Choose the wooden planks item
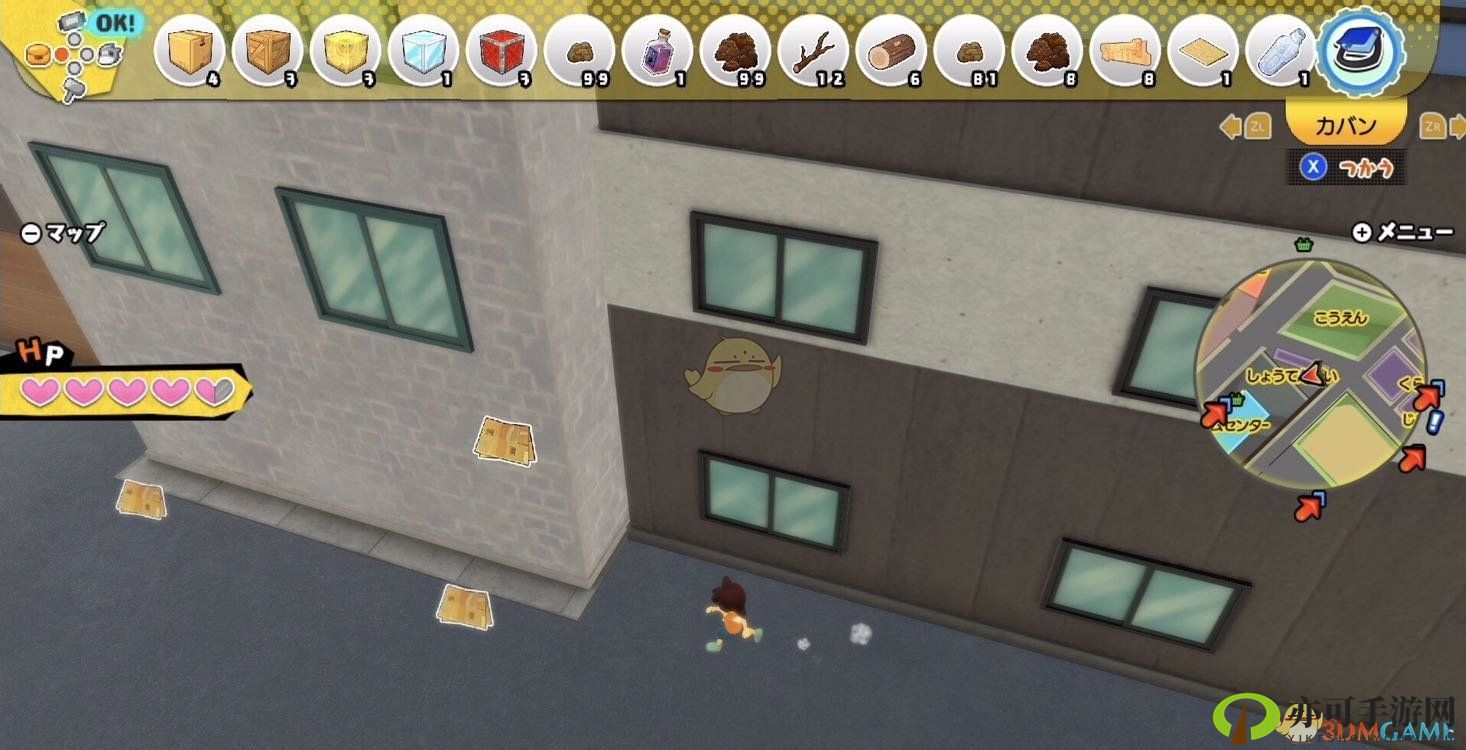The width and height of the screenshot is (1466, 750). (x=1125, y=50)
